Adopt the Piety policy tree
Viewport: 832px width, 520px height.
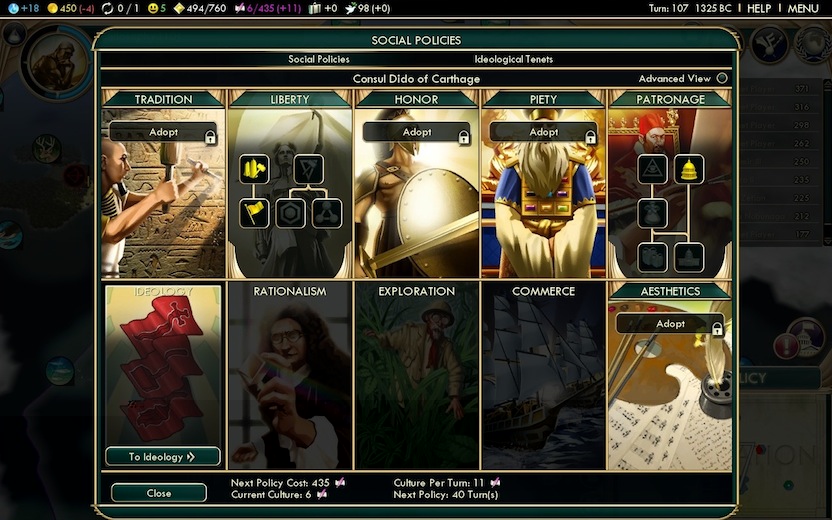[x=543, y=132]
